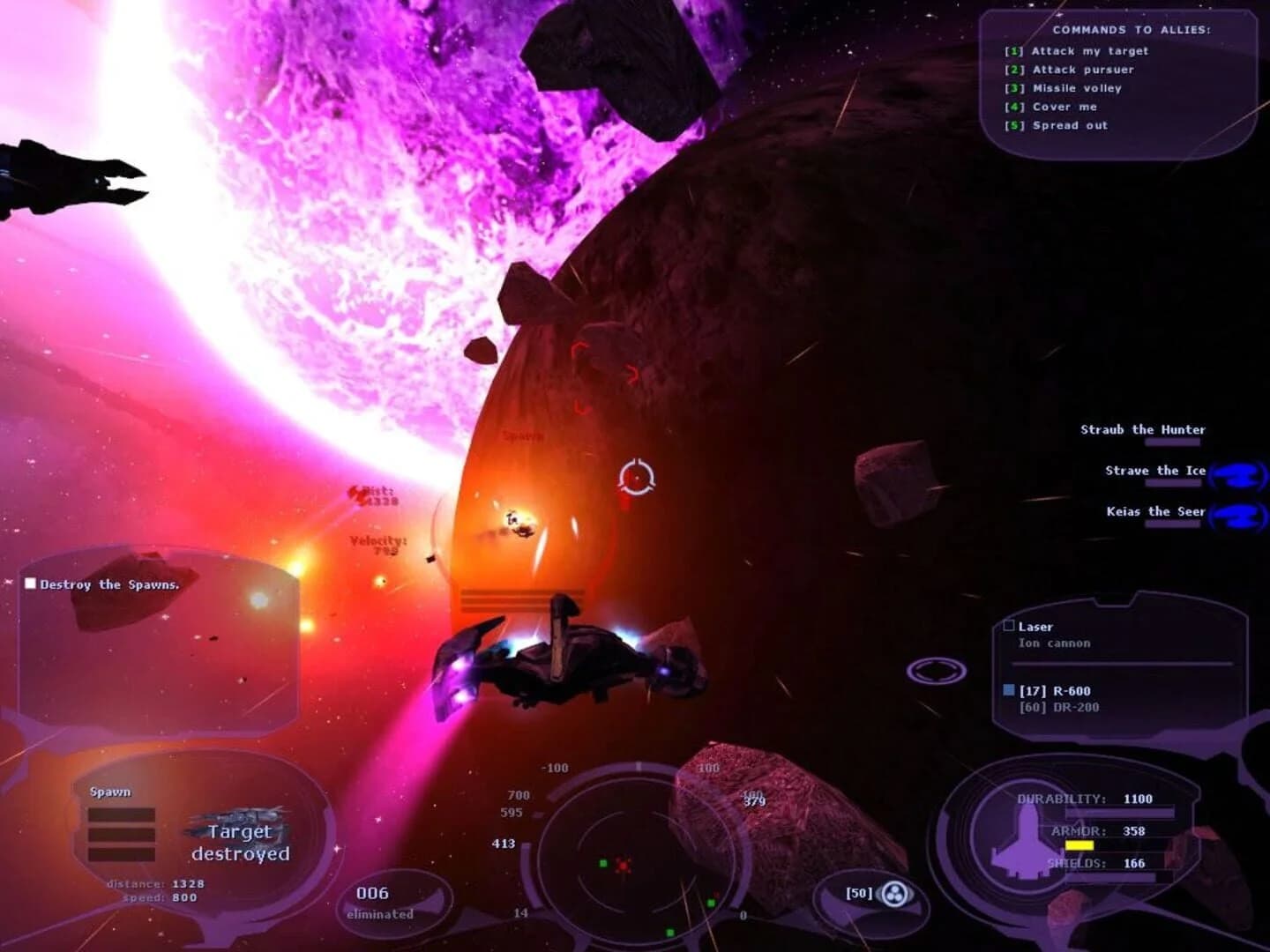Check the Destroy the Spawns objective box

point(33,583)
